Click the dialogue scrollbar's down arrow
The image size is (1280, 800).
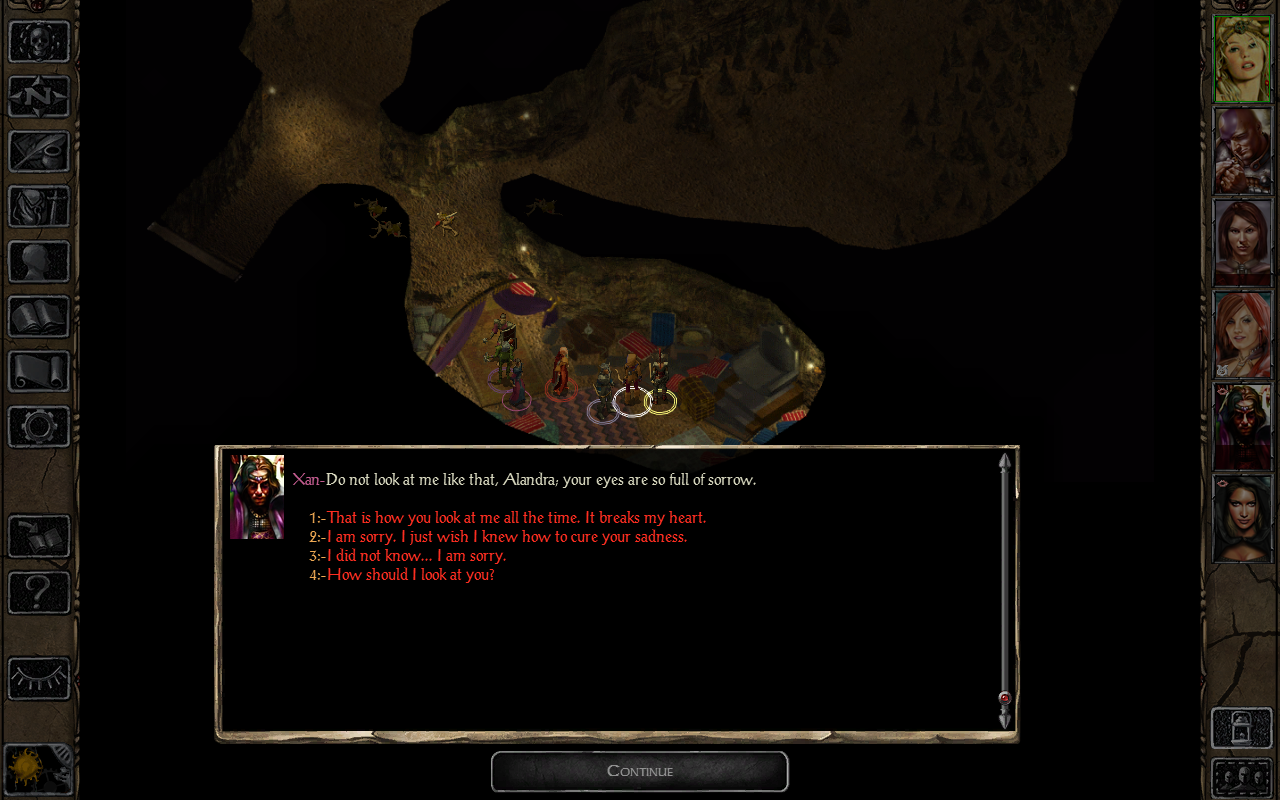[1005, 720]
